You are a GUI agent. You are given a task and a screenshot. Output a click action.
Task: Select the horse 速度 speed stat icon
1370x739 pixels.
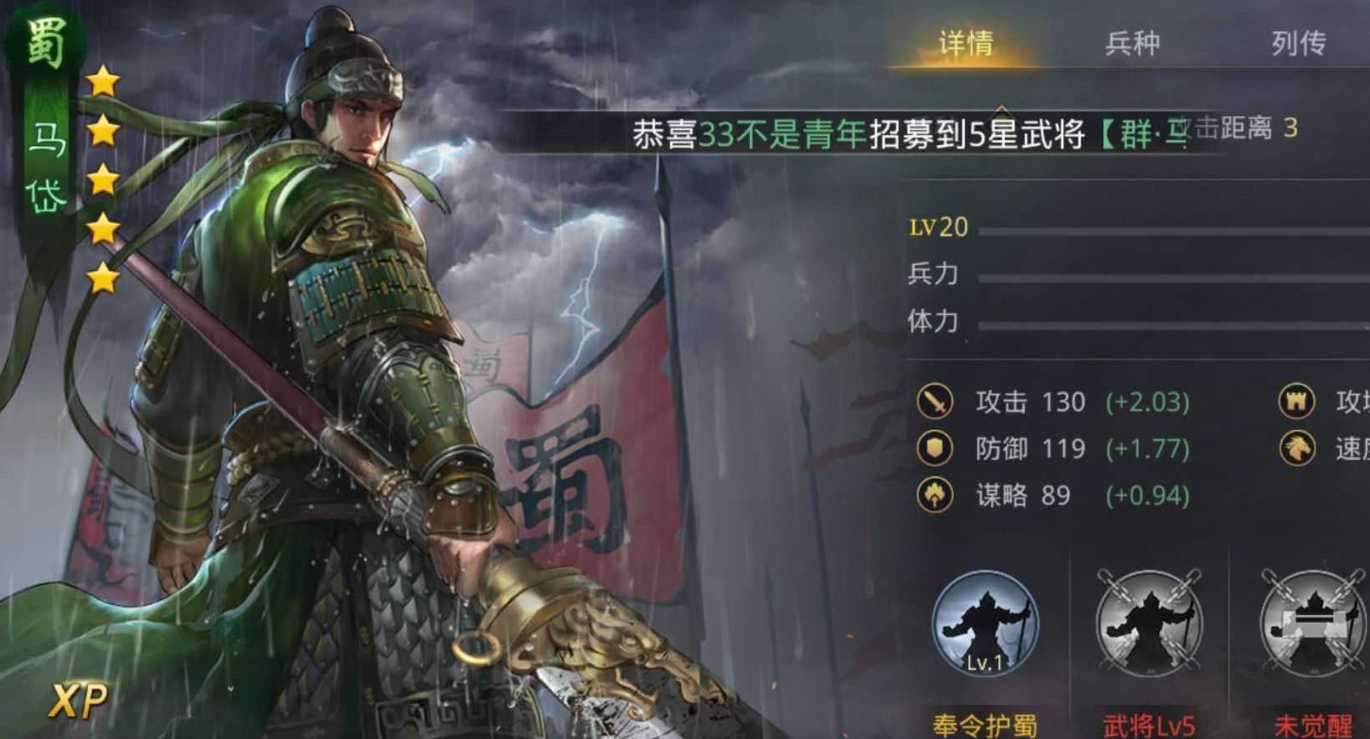[x=1297, y=448]
